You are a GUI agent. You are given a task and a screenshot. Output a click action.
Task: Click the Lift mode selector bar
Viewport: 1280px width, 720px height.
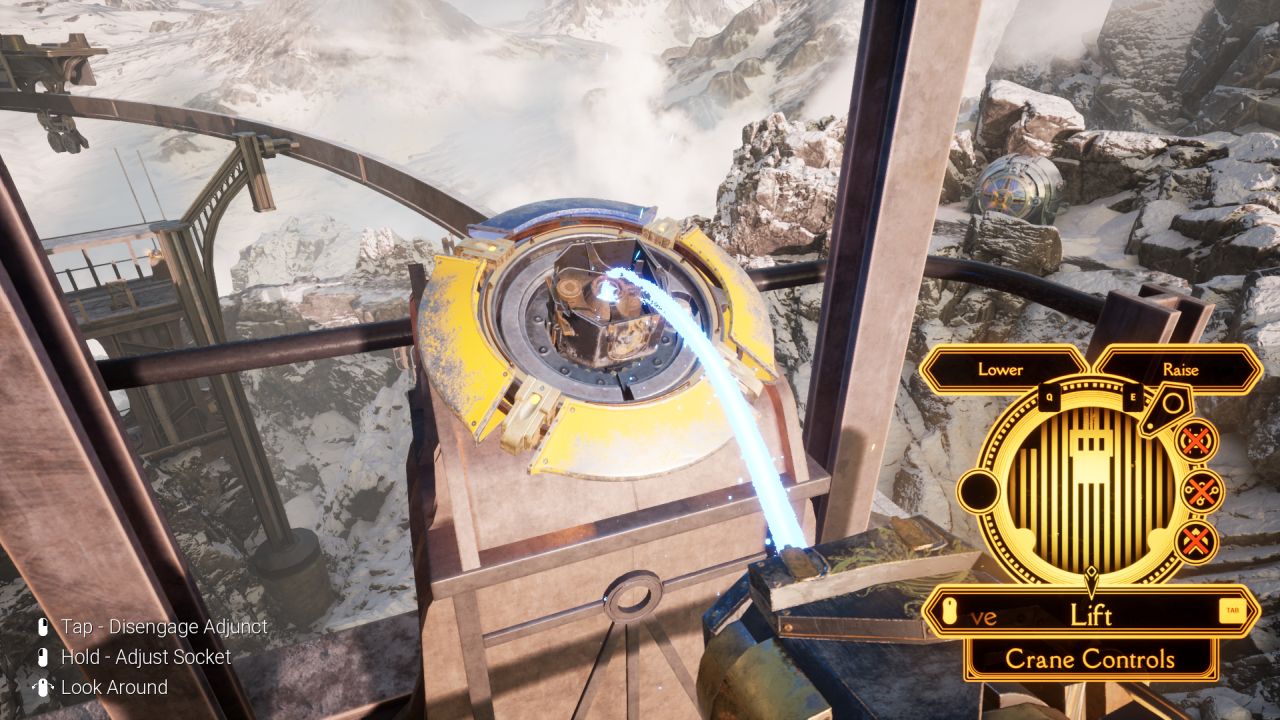[x=1090, y=614]
